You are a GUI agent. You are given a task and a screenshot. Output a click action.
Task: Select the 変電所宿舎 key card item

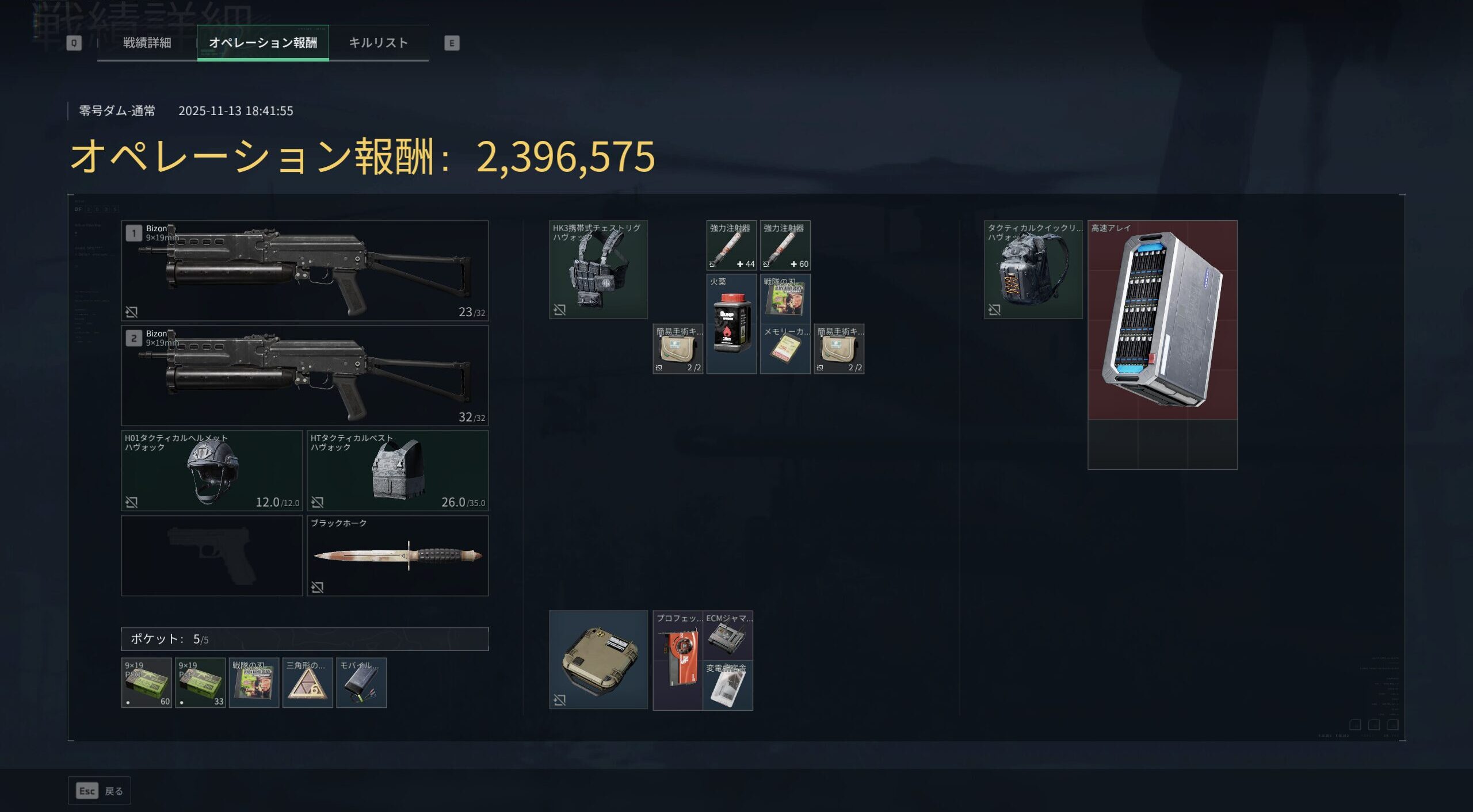[728, 685]
